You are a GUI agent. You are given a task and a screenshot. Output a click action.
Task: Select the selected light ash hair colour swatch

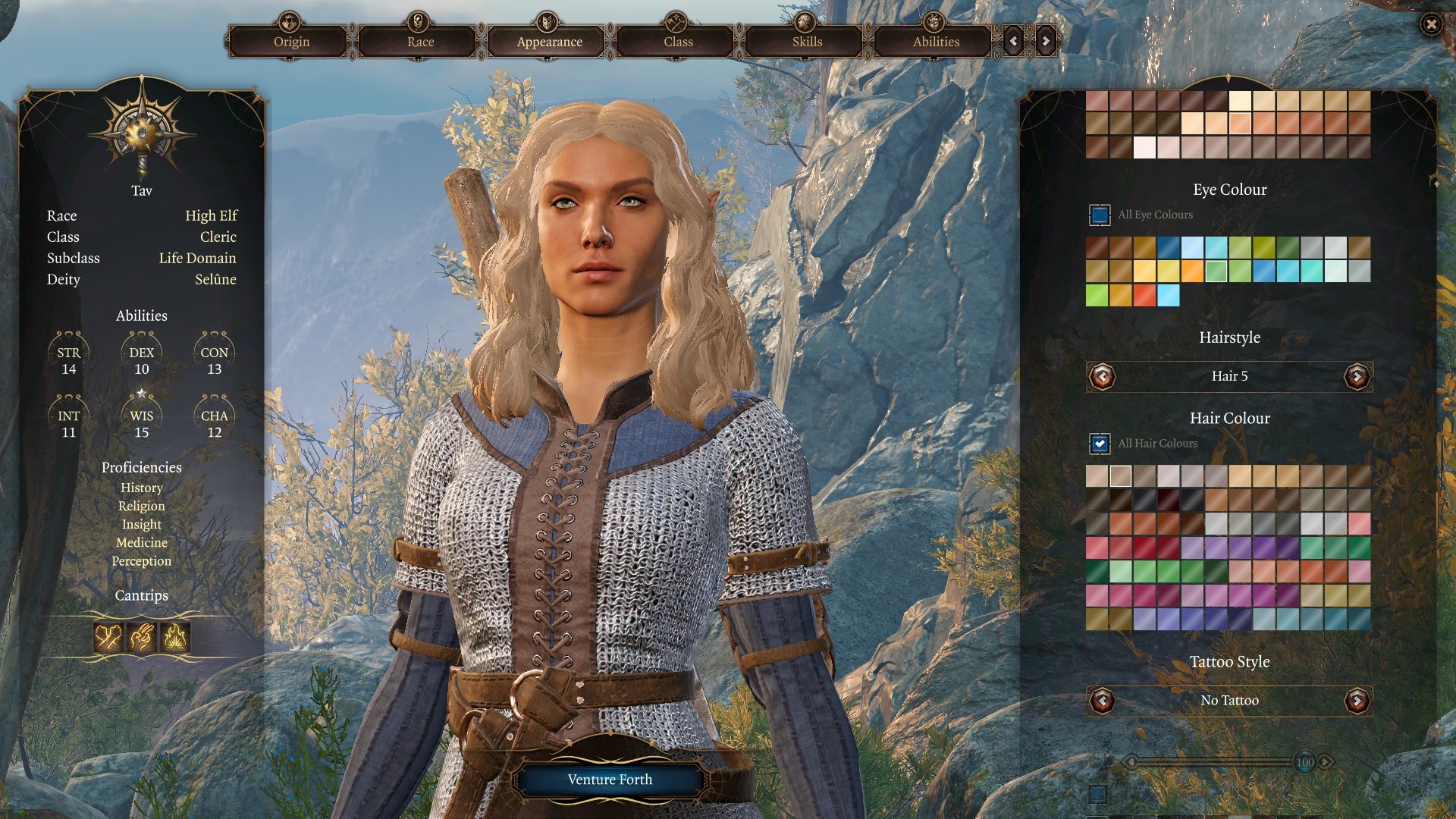[x=1121, y=476]
